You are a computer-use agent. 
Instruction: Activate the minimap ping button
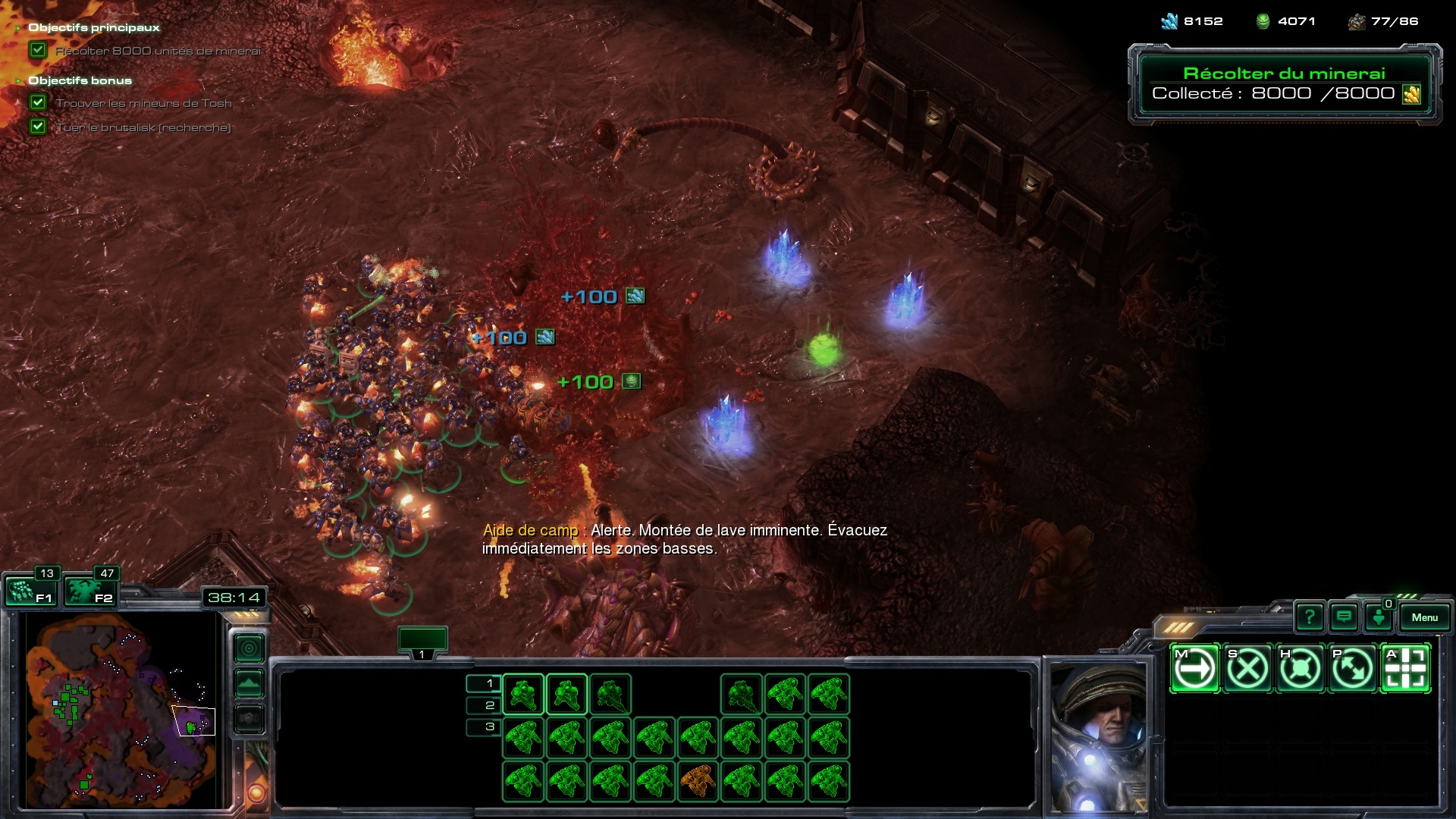coord(249,648)
